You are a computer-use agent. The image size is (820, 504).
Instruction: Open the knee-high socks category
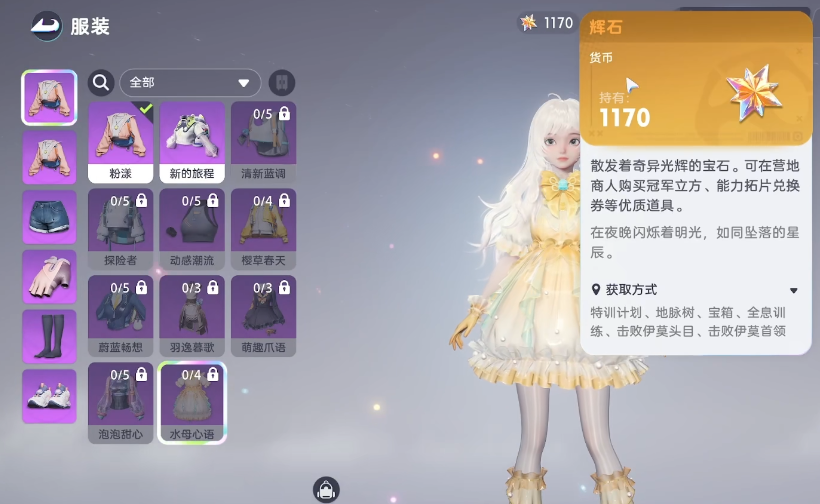click(x=49, y=337)
